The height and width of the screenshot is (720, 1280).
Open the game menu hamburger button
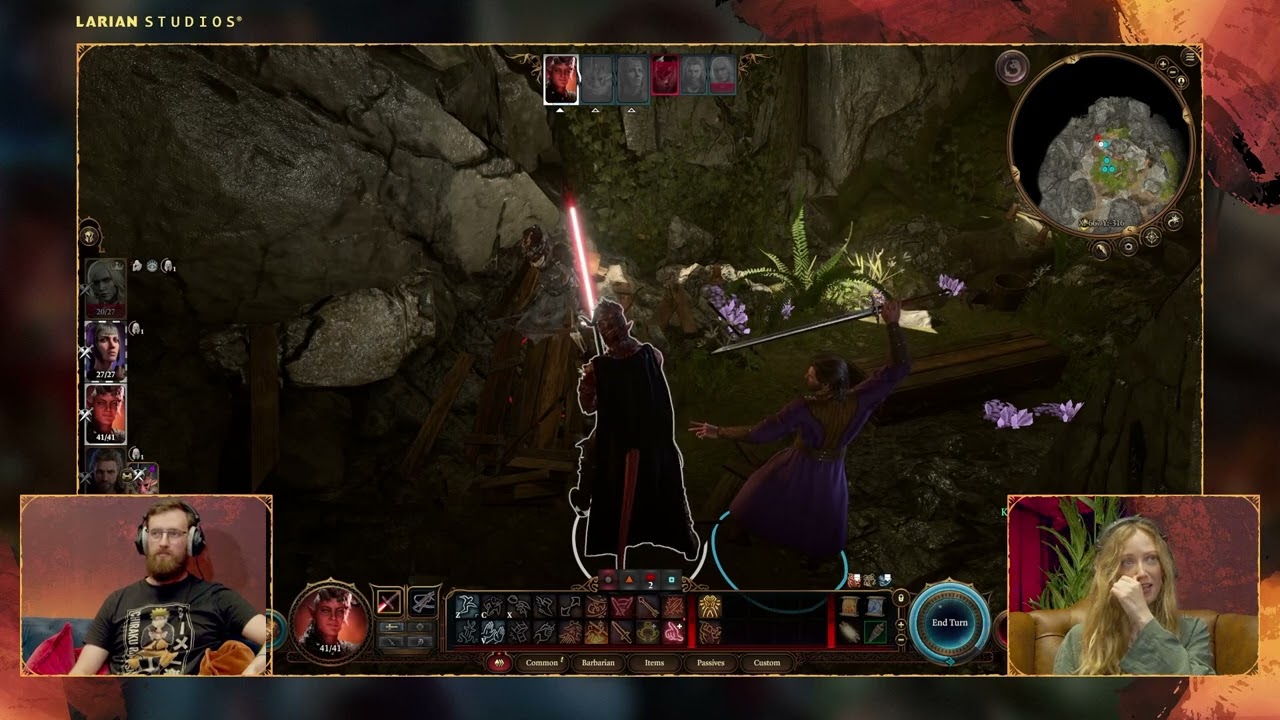(1189, 57)
